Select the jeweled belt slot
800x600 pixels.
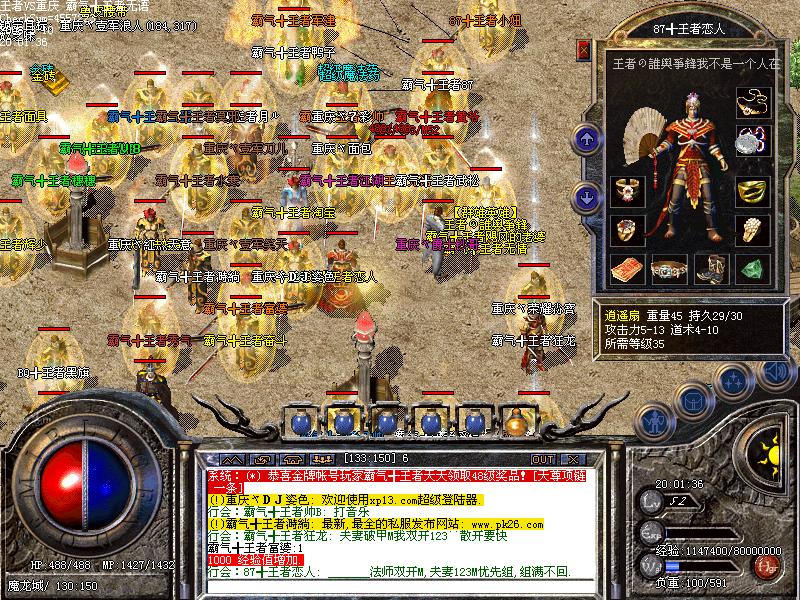point(668,269)
